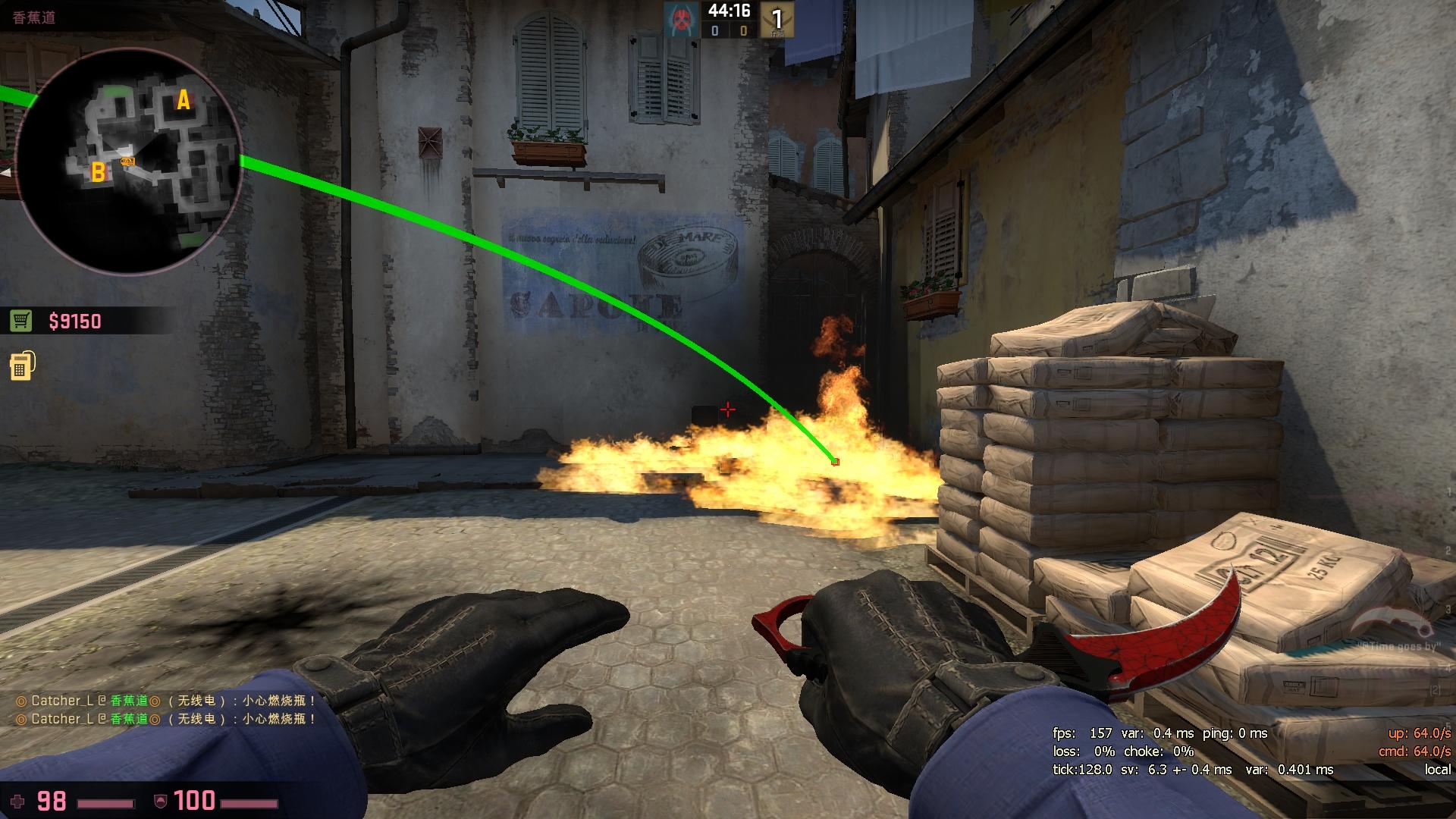Click the B bombsite marker on the radar
1456x819 pixels.
tap(97, 173)
